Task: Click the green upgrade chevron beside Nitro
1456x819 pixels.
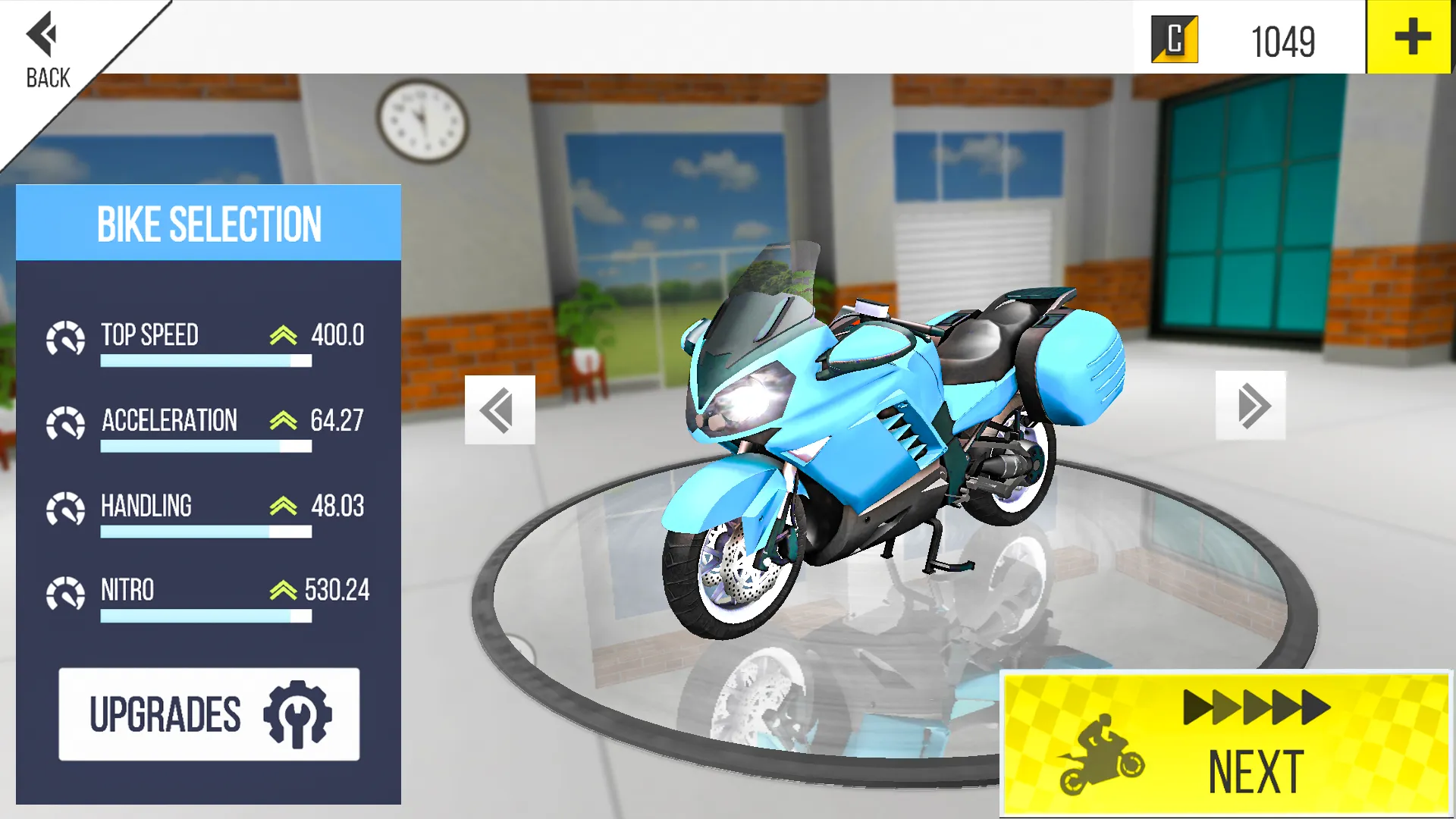Action: tap(283, 589)
